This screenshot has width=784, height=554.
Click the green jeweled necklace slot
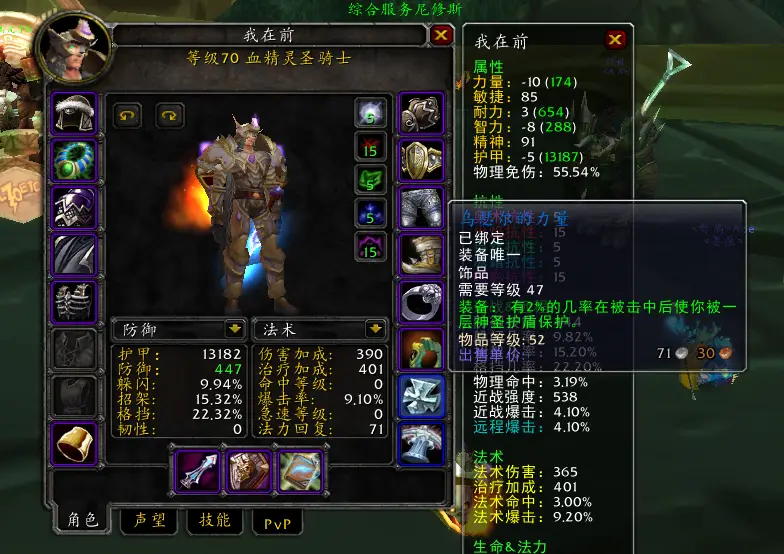74,160
